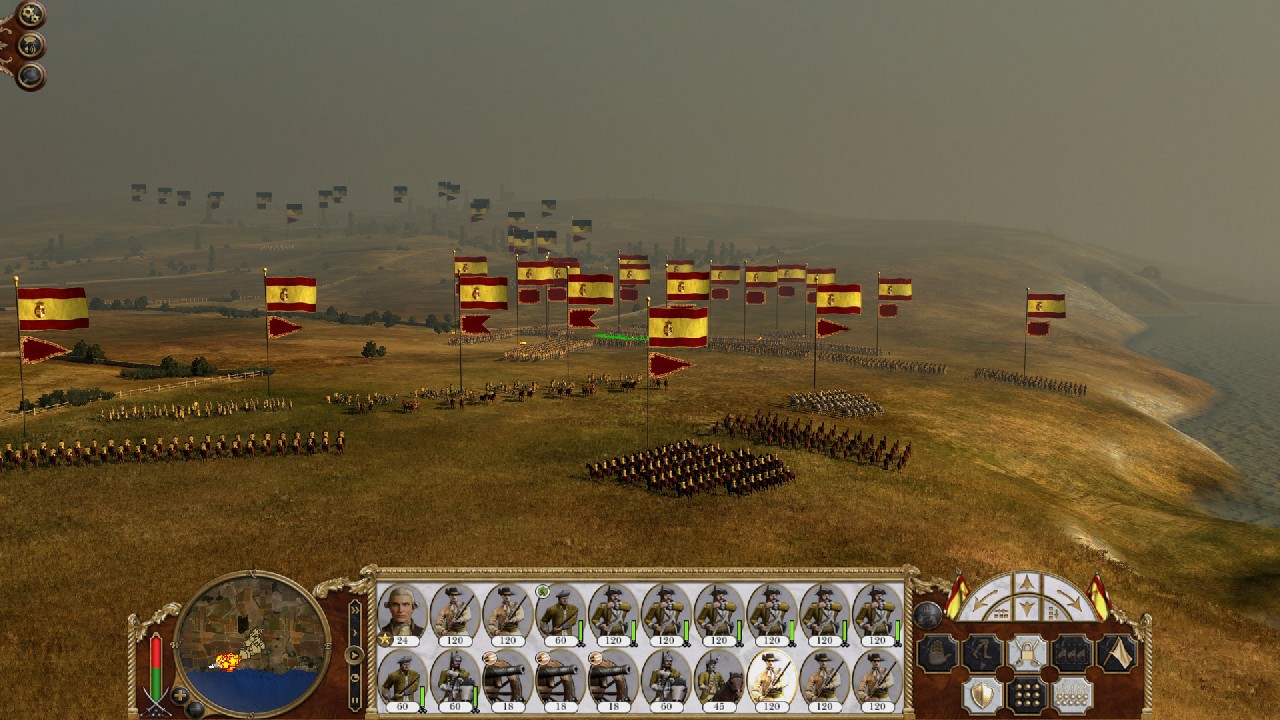Toggle the group lock padlock
Image resolution: width=1280 pixels, height=720 pixels.
pos(1028,652)
